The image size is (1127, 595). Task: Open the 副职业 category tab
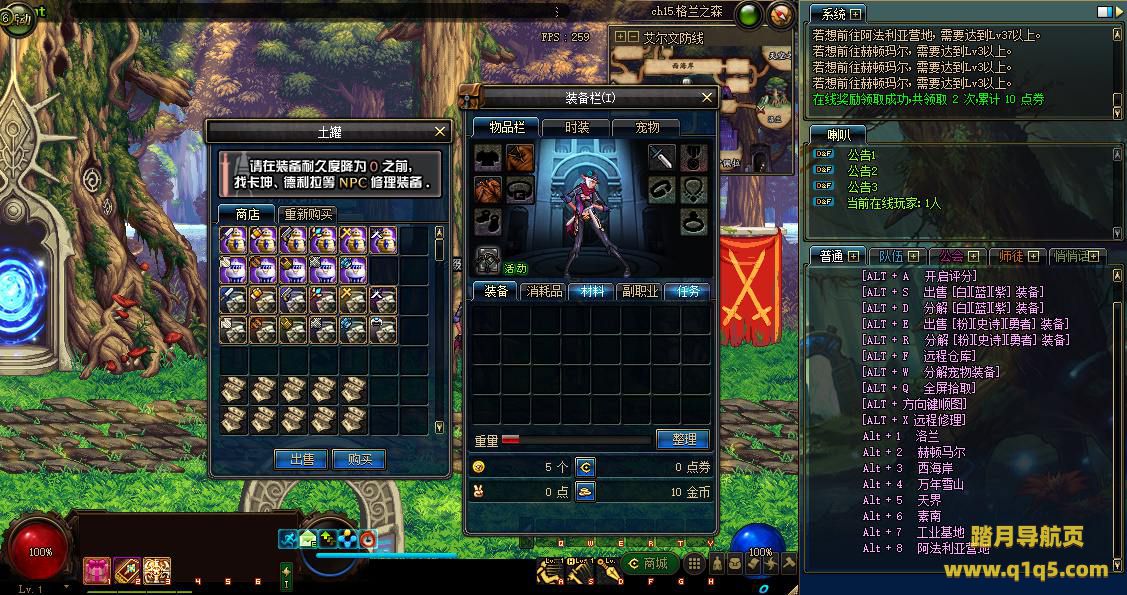pyautogui.click(x=640, y=291)
